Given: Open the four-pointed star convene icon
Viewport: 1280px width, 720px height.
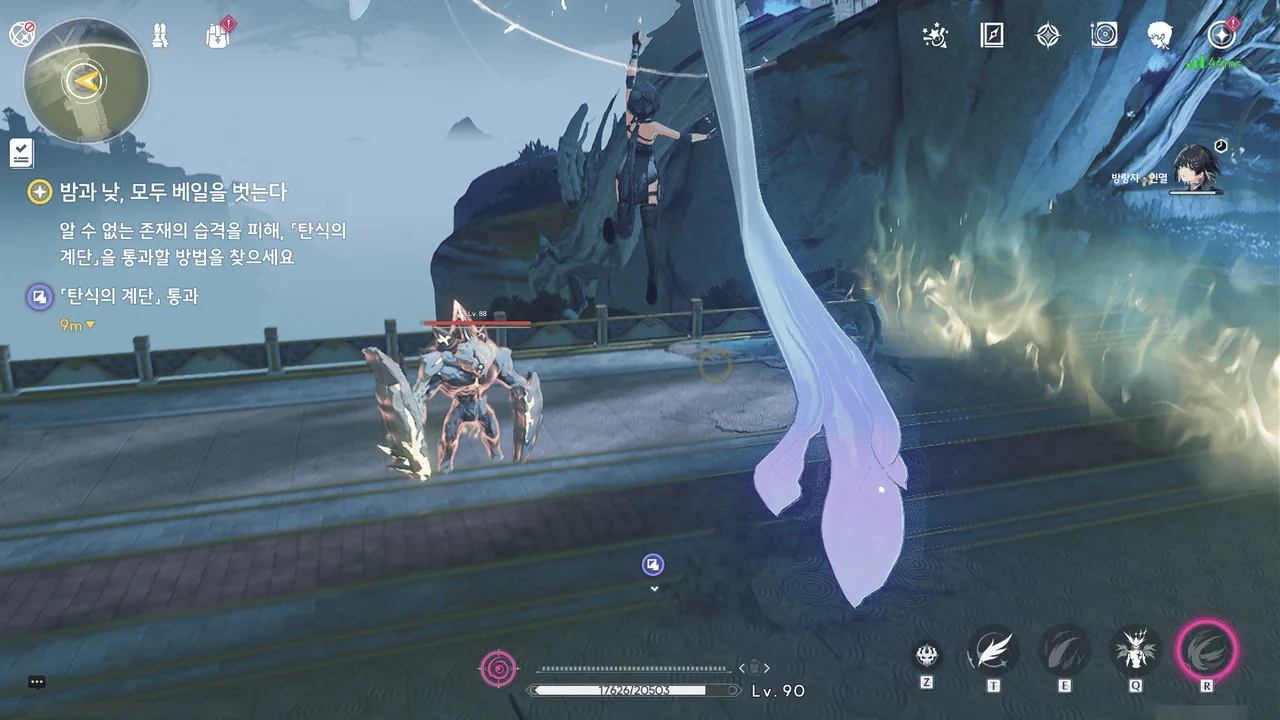Looking at the screenshot, I should point(1047,36).
